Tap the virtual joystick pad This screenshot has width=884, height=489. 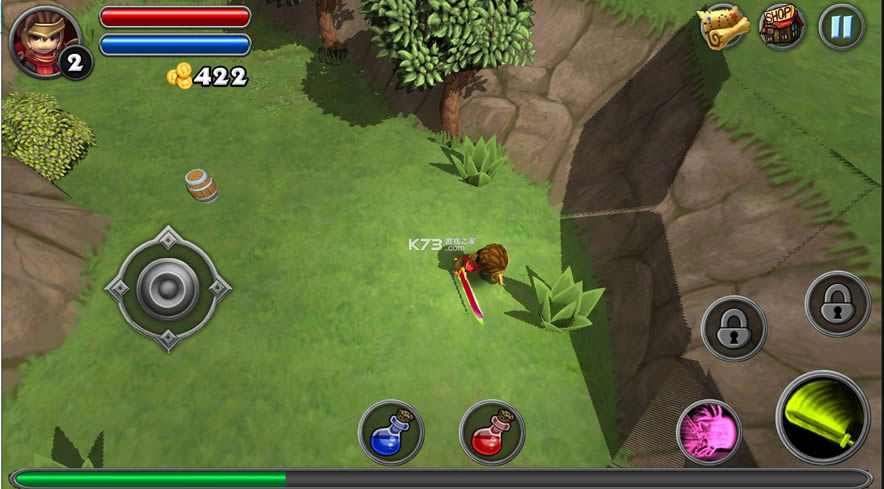(x=167, y=288)
